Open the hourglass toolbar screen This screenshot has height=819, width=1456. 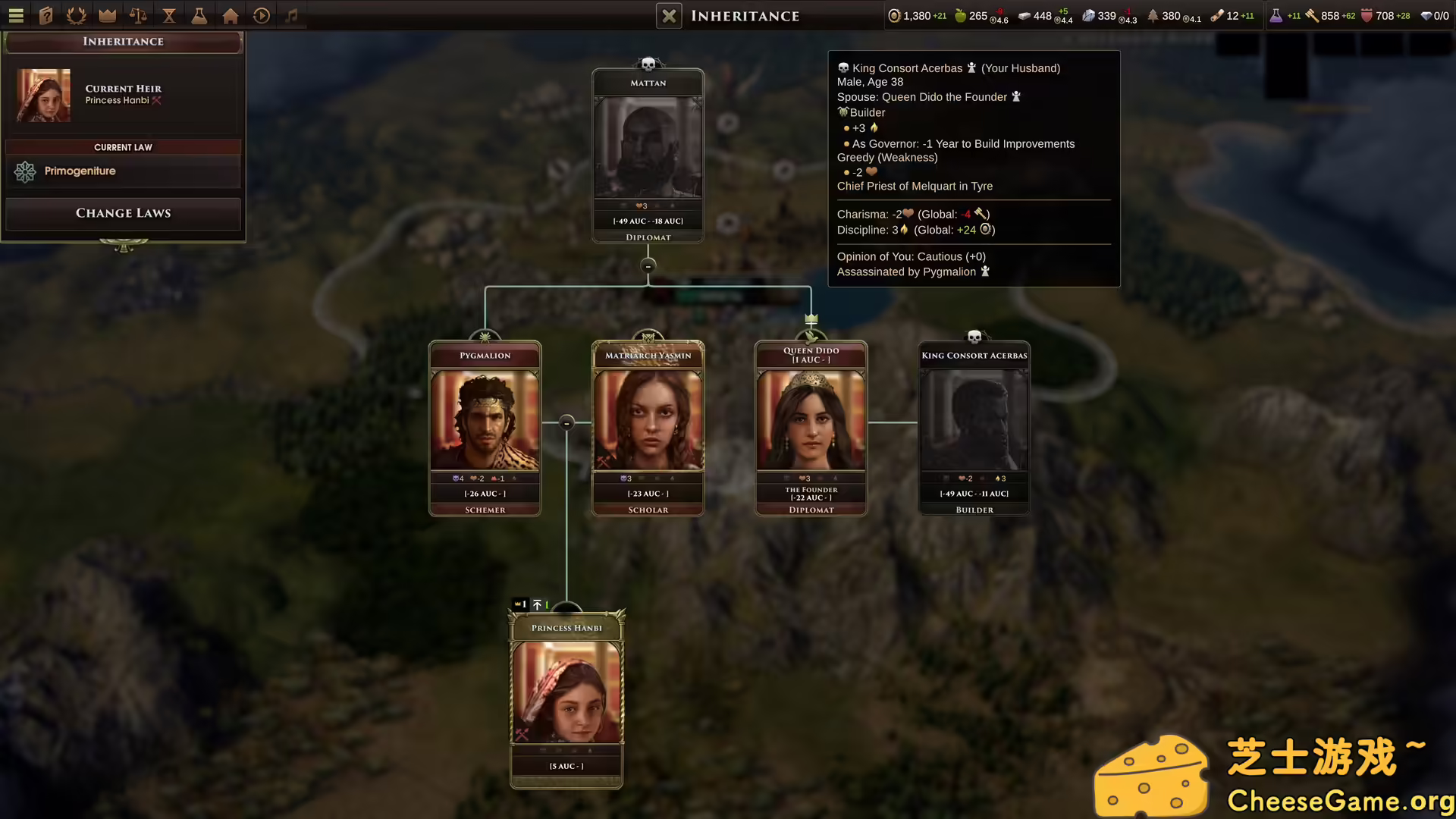[169, 15]
